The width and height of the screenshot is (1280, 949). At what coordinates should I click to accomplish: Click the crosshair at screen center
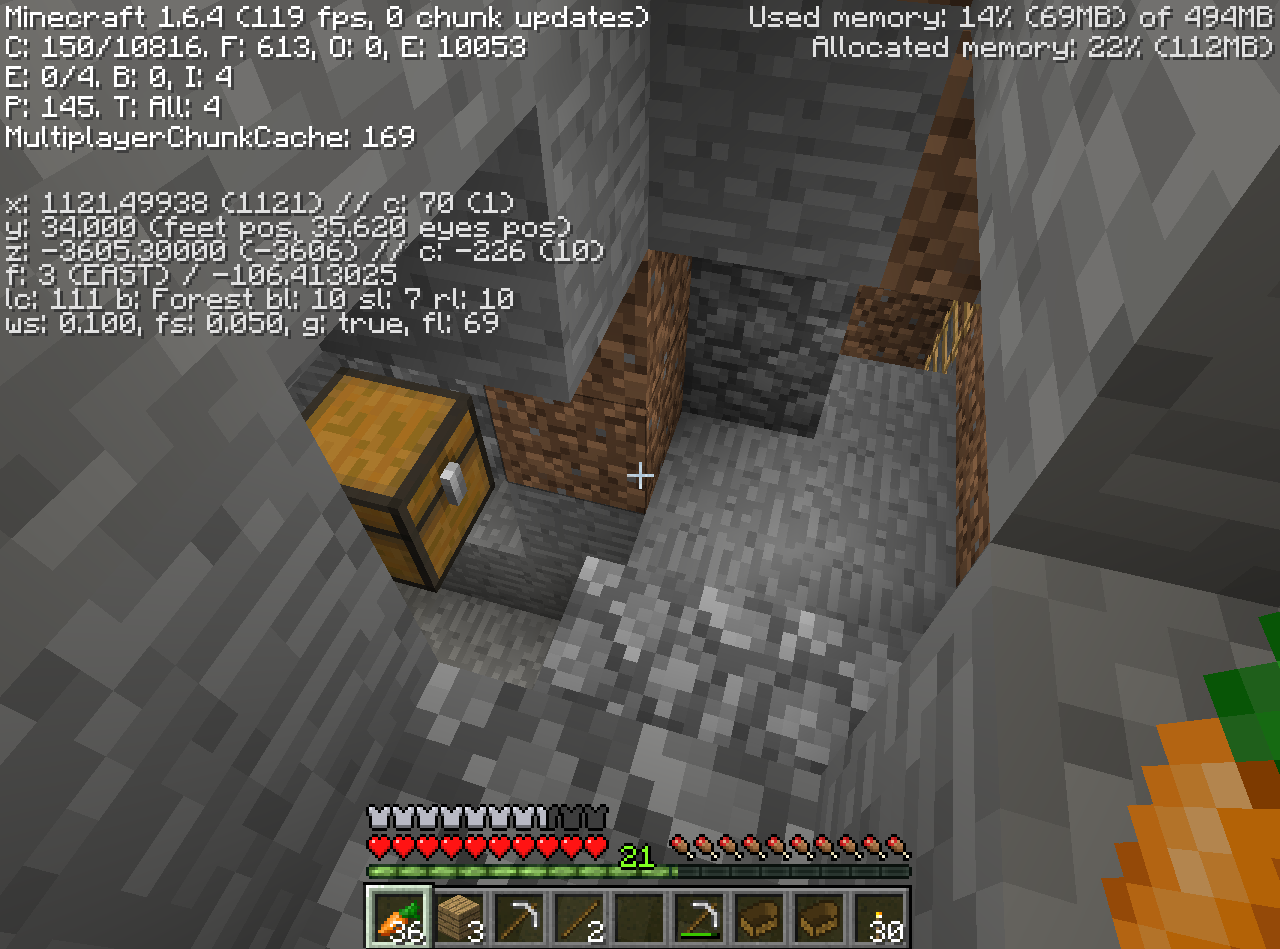639,475
